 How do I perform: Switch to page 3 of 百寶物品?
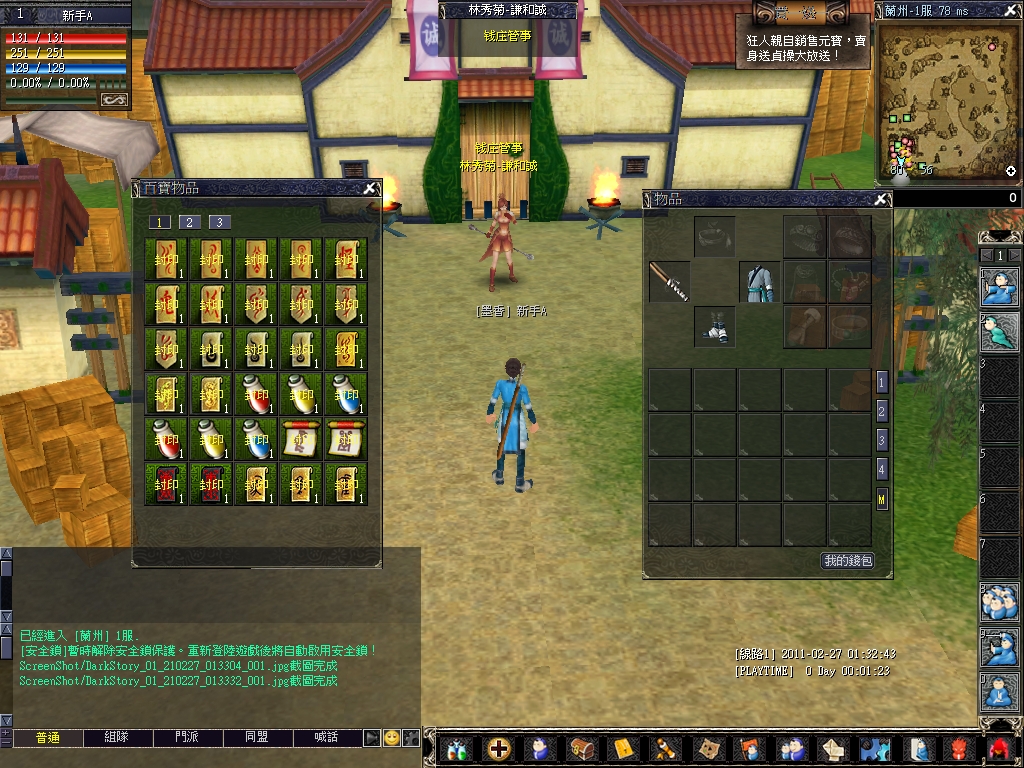220,222
